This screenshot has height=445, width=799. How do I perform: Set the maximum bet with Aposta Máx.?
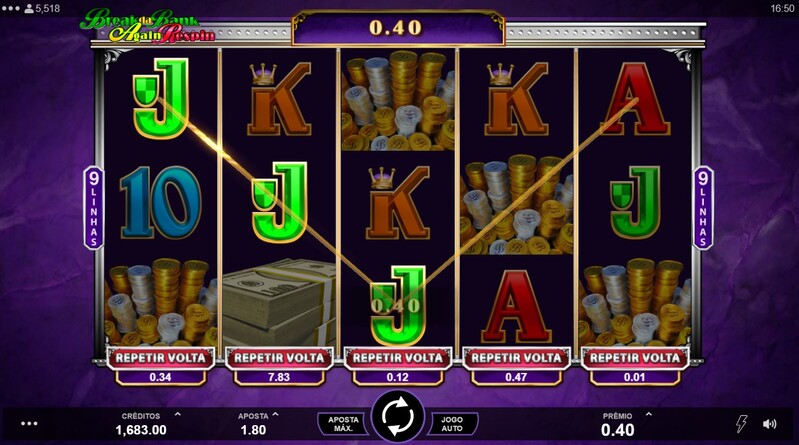point(340,423)
